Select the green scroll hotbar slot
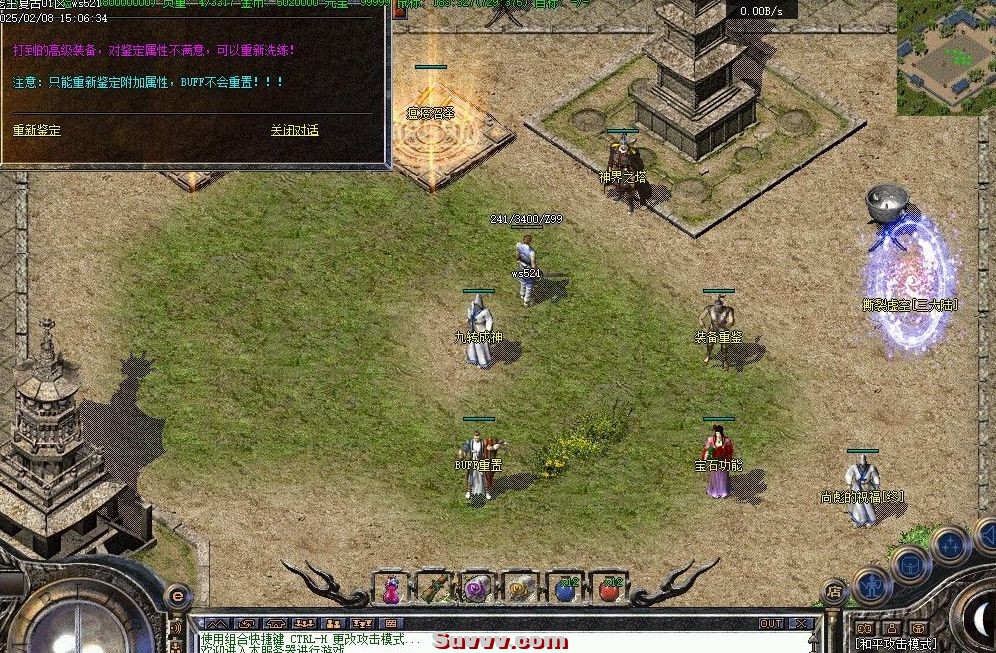Viewport: 996px width, 653px height. click(x=435, y=589)
